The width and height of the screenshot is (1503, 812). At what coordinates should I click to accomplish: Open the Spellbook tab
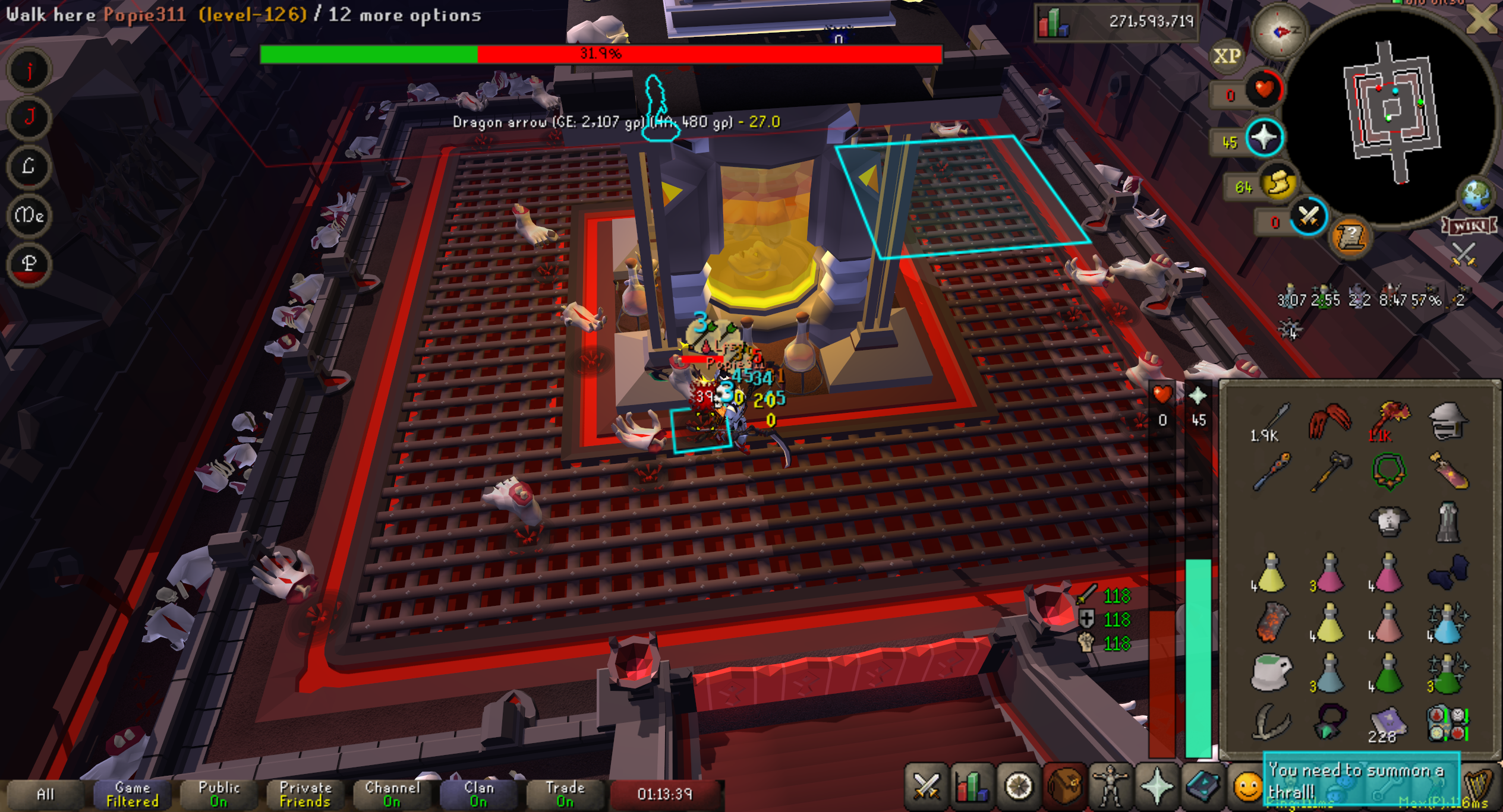pyautogui.click(x=1202, y=787)
